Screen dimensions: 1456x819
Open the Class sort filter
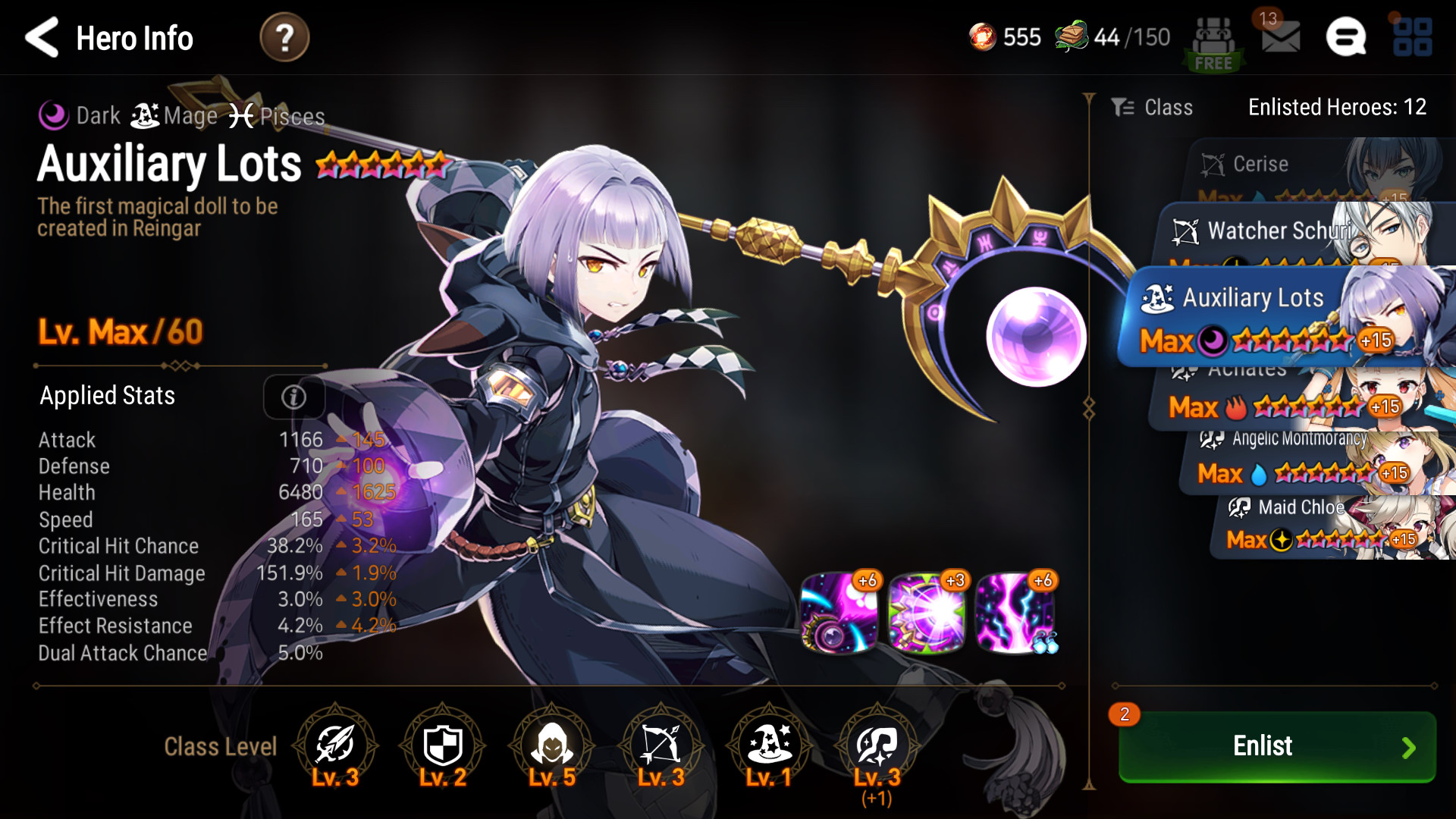1153,108
